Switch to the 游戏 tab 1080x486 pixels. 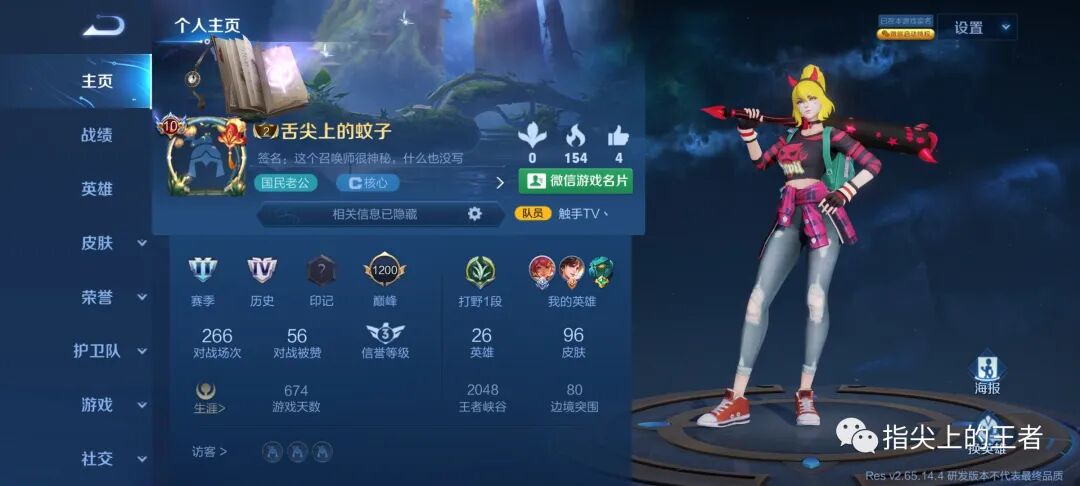pyautogui.click(x=110, y=405)
